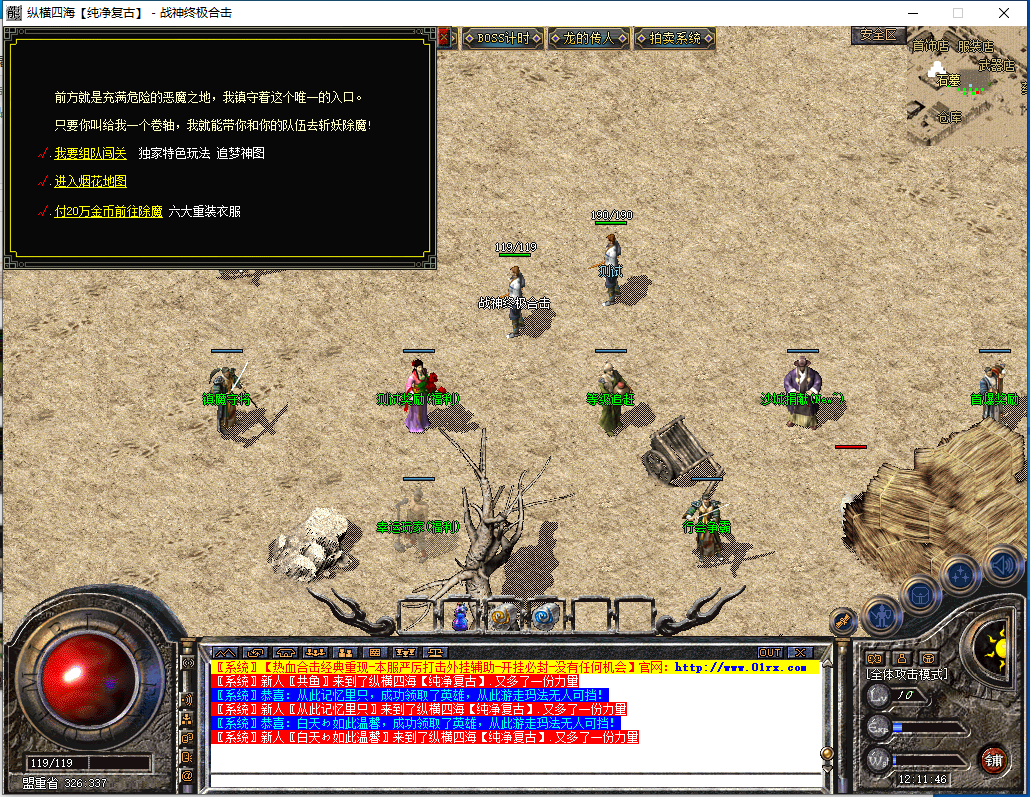Open the 拍卖系统 auction button
Image resolution: width=1030 pixels, height=797 pixels.
point(675,39)
